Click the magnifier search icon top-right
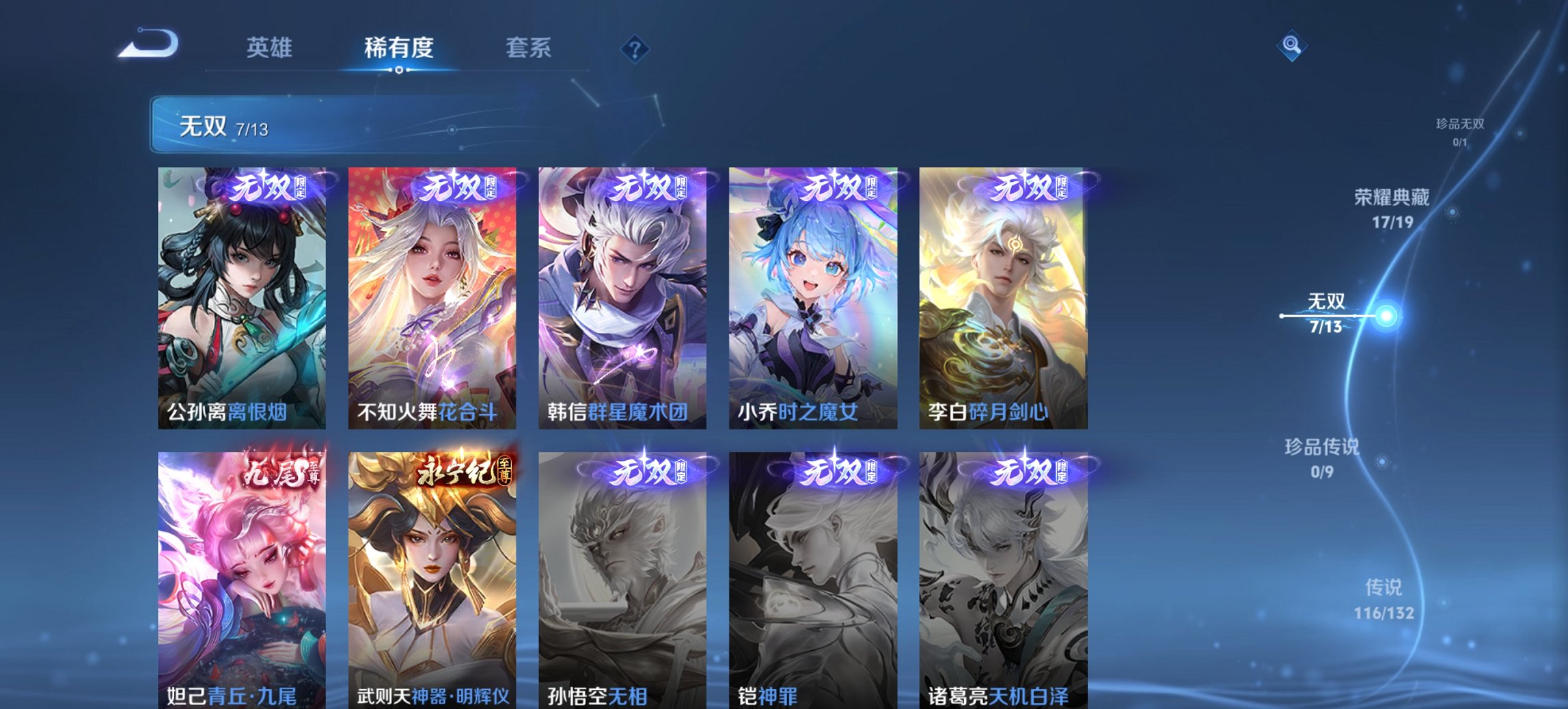 1290,46
